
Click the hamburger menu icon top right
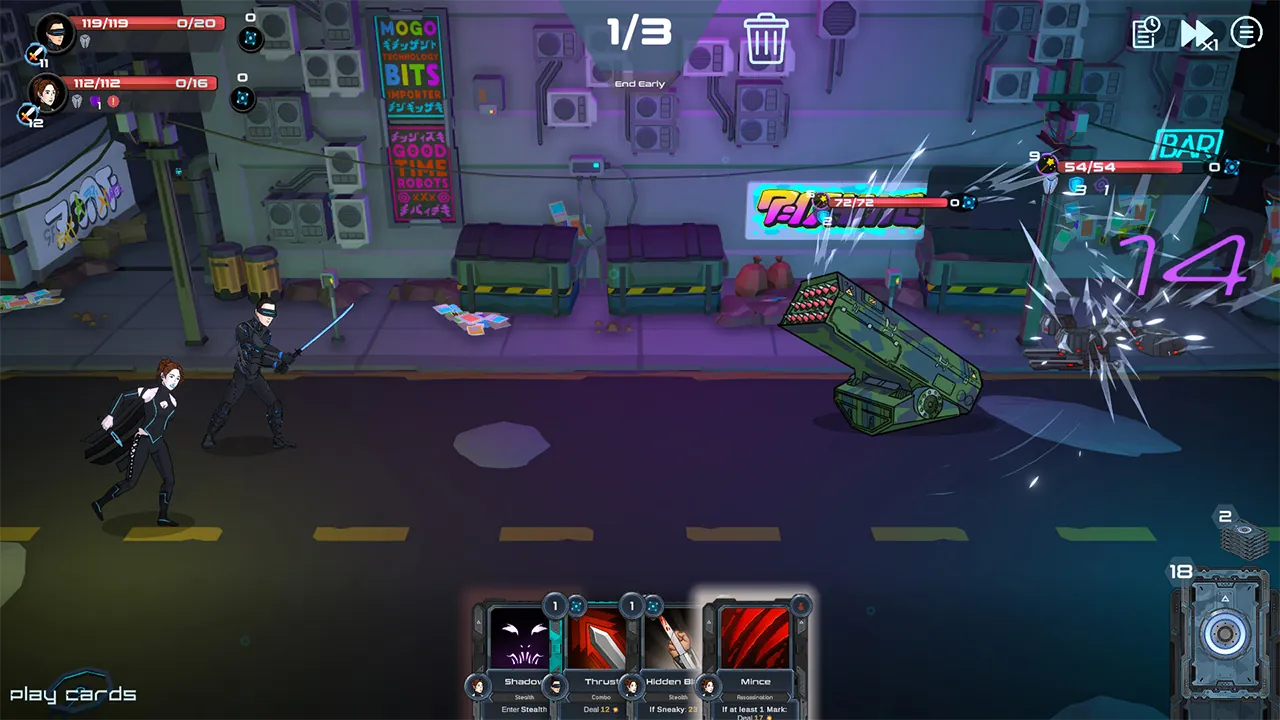(1246, 33)
